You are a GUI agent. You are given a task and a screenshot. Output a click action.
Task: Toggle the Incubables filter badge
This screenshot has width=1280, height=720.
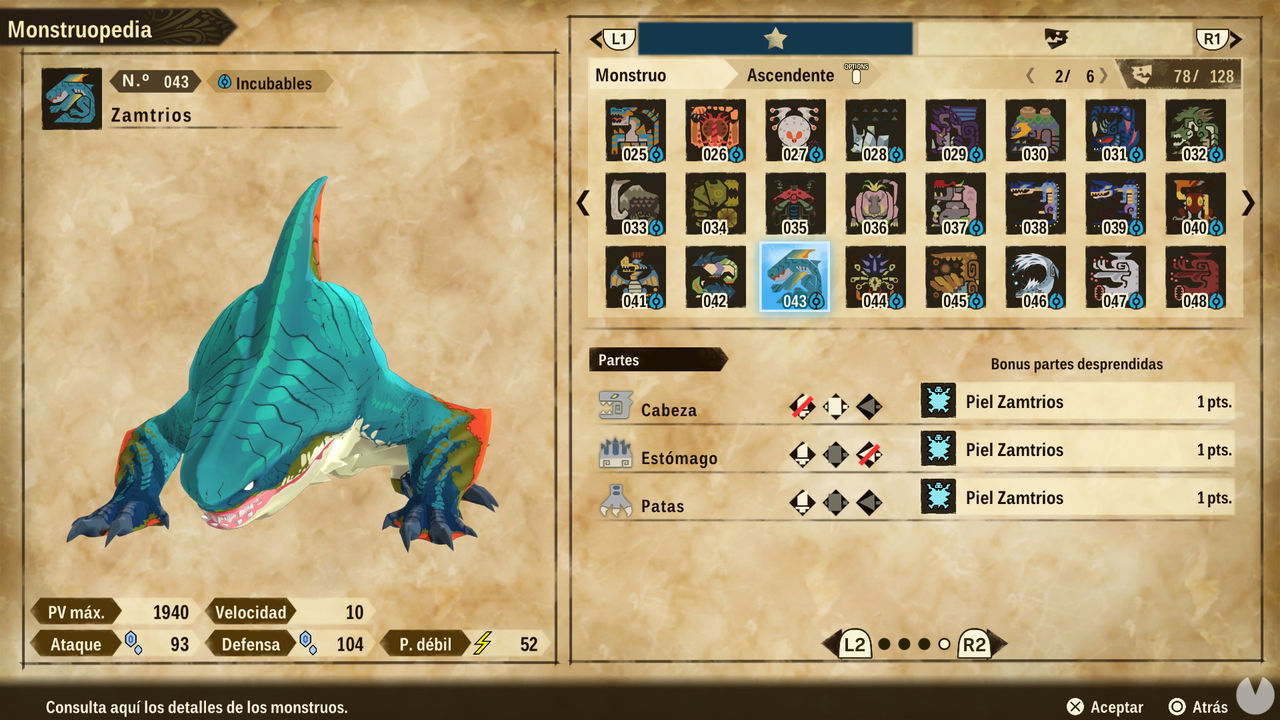[267, 83]
